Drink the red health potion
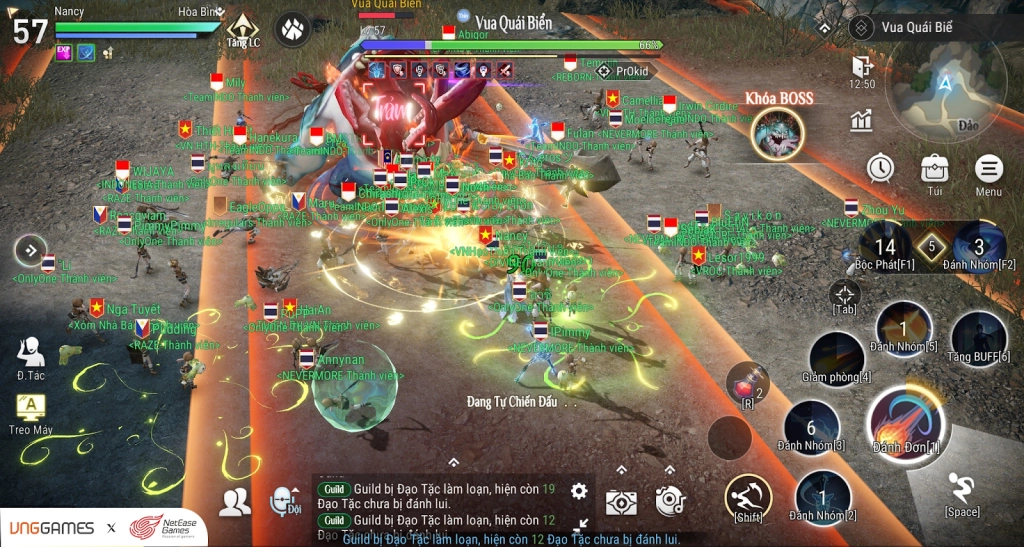This screenshot has width=1024, height=547. pyautogui.click(x=745, y=381)
